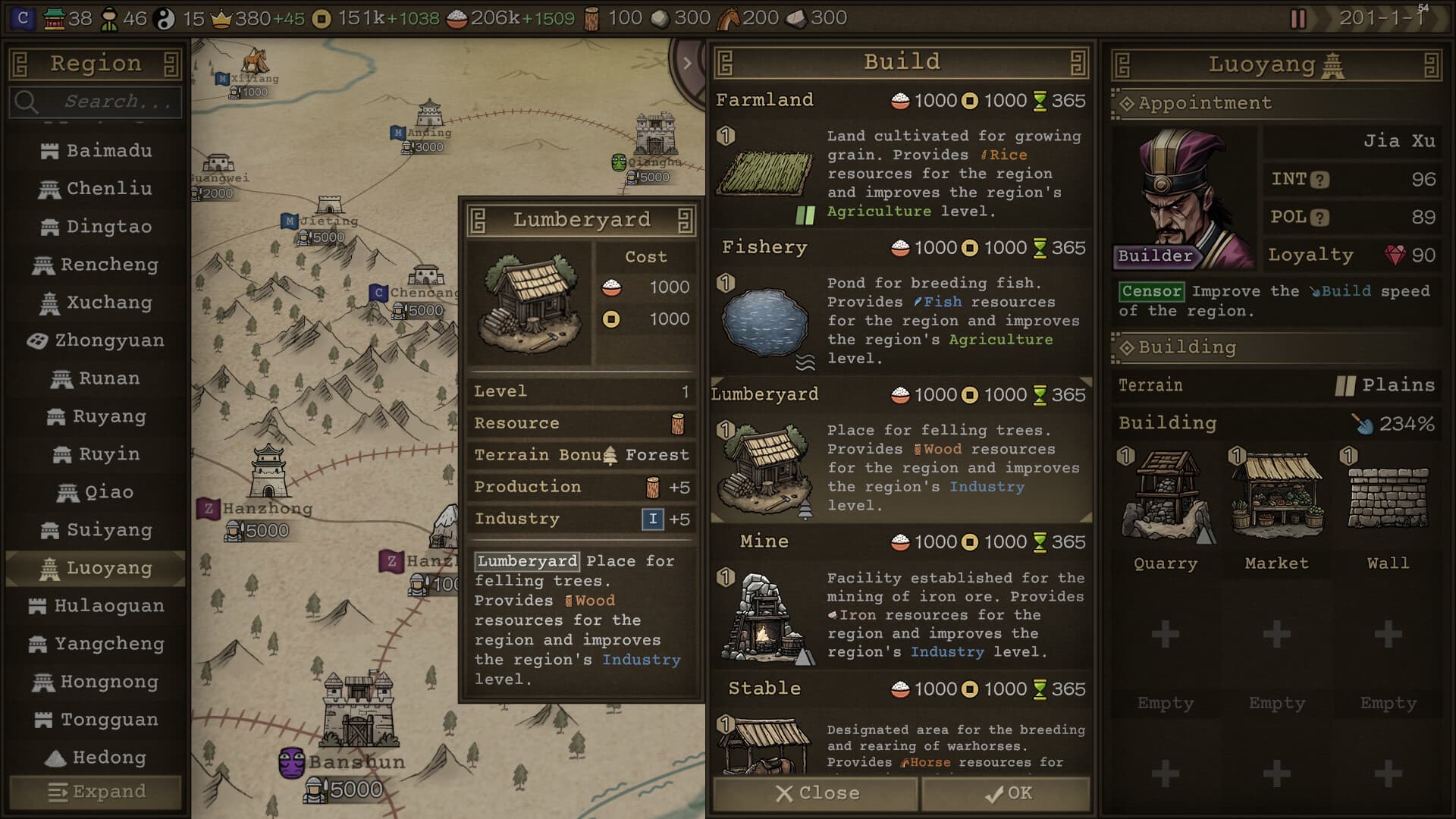Click the round arrow button on the map
The width and height of the screenshot is (1456, 819).
click(687, 63)
